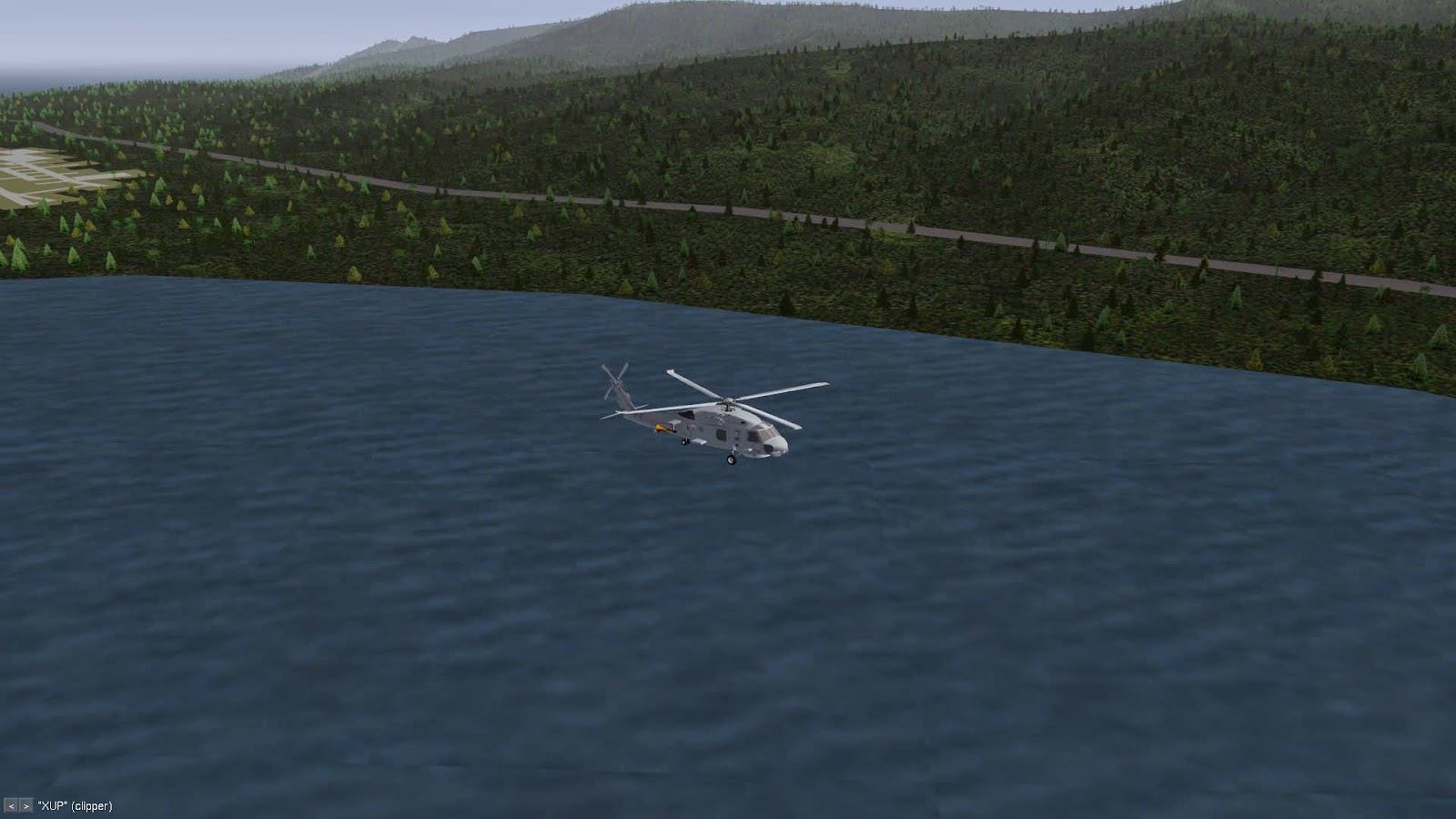Select the "XUP" (clipper) aircraft label
The width and height of the screenshot is (1456, 819).
[73, 806]
